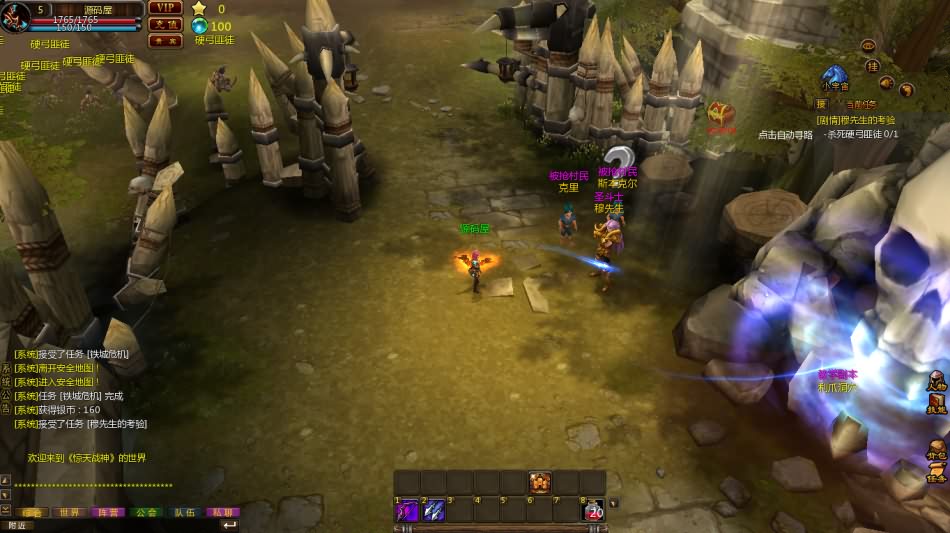Switch to the 队伍 team chat tab
The width and height of the screenshot is (950, 533).
tap(185, 512)
